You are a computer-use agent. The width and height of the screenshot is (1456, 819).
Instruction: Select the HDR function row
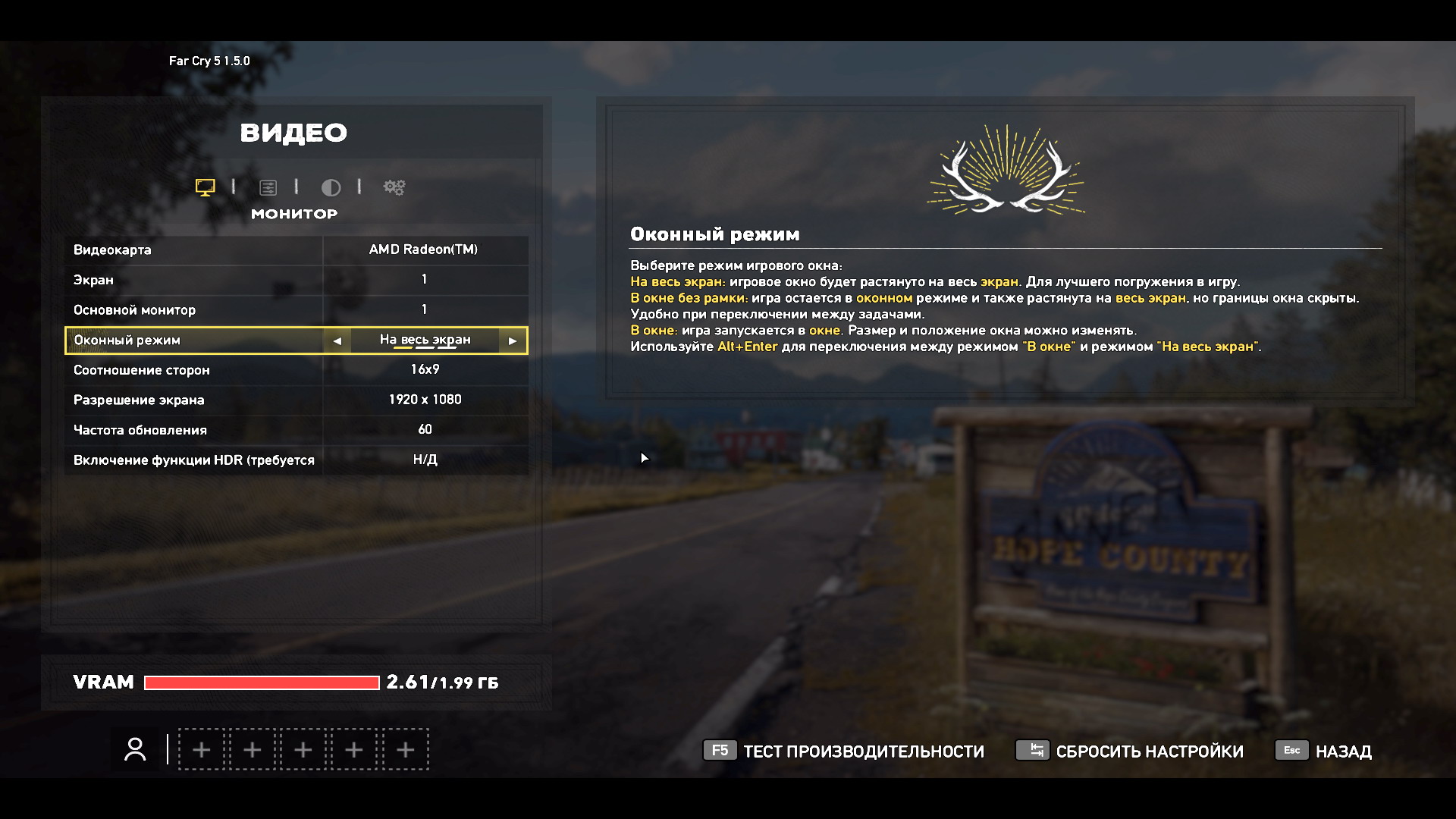(x=296, y=460)
